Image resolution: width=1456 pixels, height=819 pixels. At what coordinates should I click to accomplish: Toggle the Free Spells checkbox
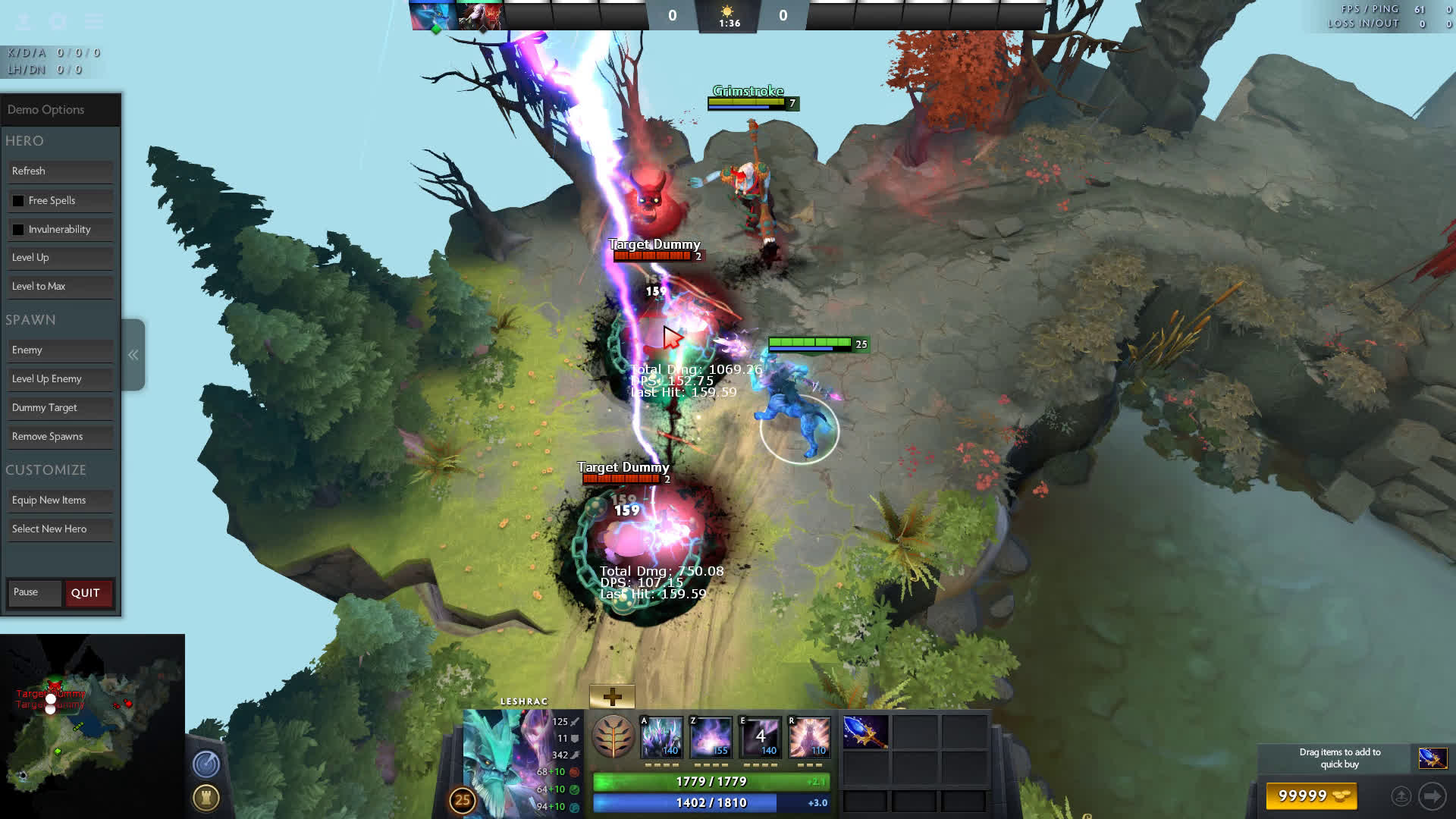[x=18, y=201]
